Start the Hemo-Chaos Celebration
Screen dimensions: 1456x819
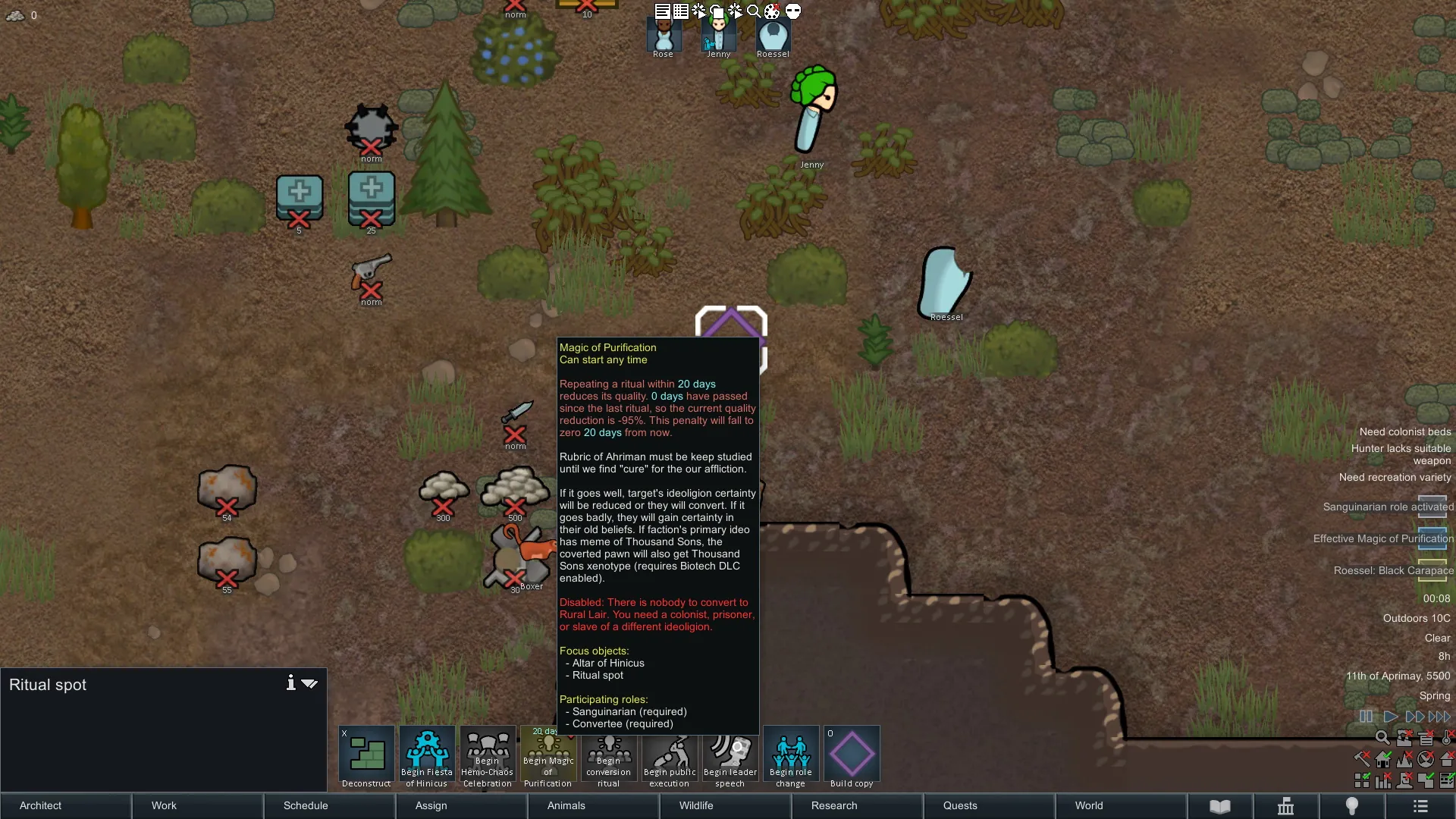pyautogui.click(x=488, y=757)
